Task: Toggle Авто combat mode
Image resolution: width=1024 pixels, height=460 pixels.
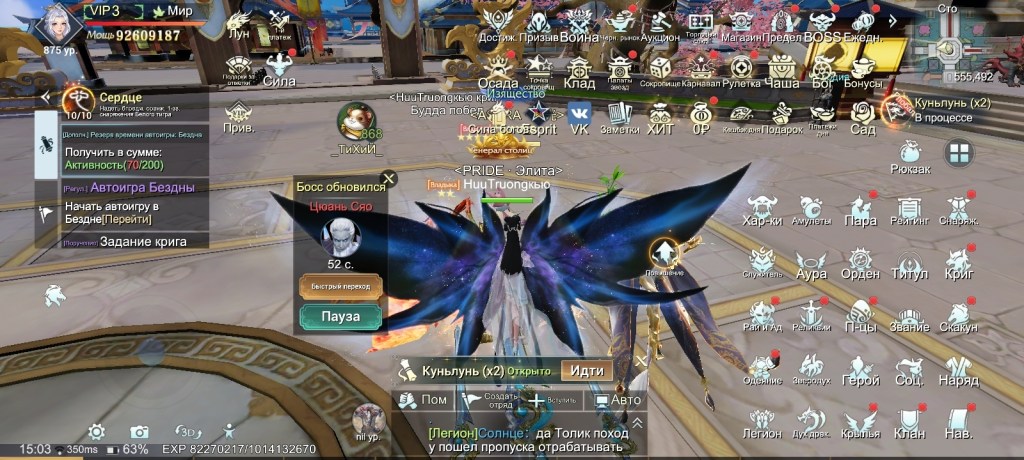Action: 617,400
